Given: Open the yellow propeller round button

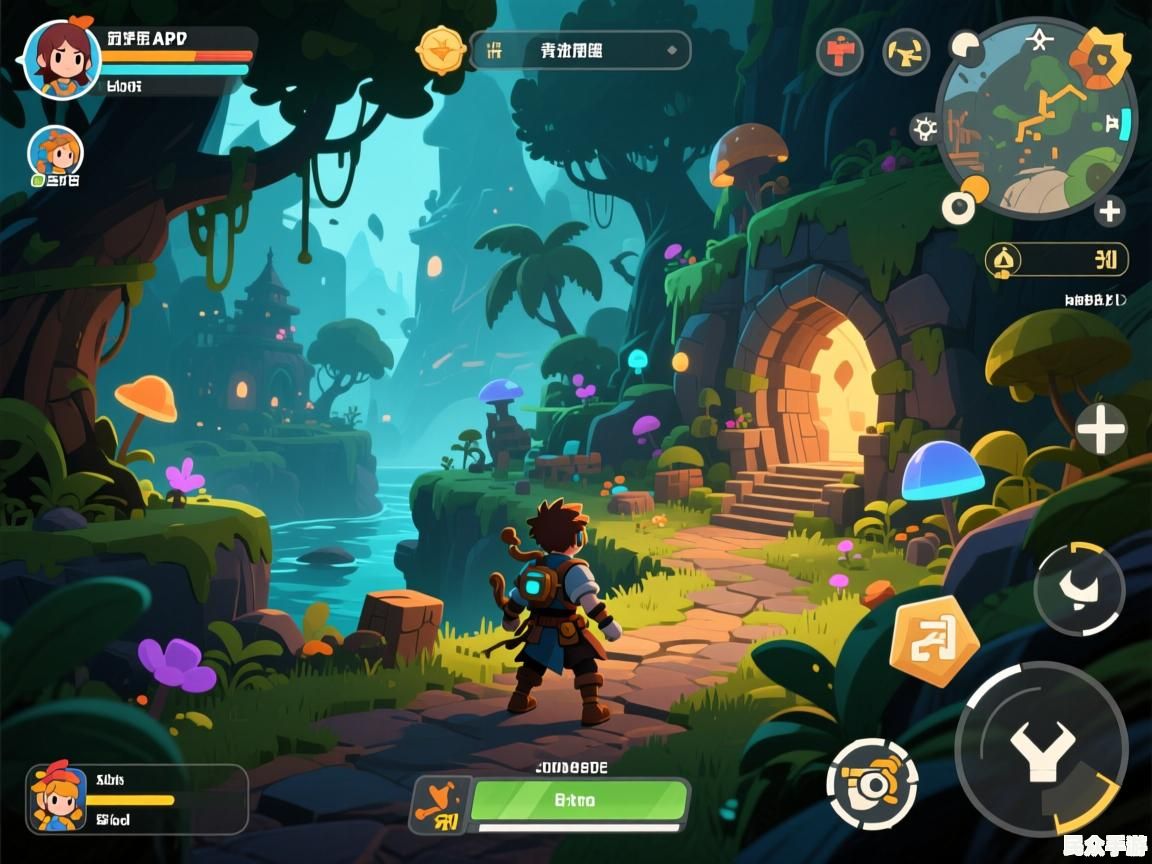Looking at the screenshot, I should click(906, 51).
